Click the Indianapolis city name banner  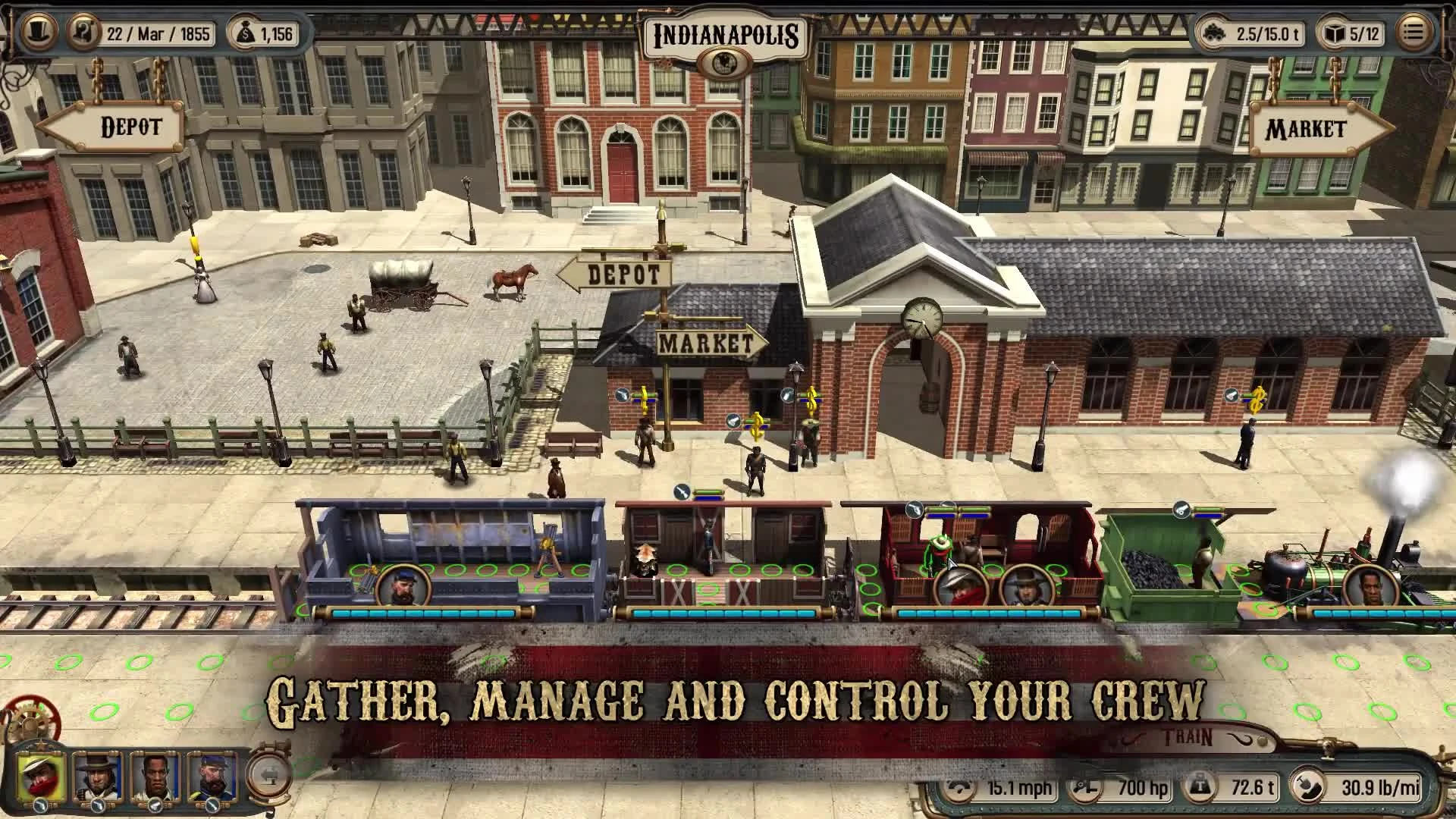726,33
